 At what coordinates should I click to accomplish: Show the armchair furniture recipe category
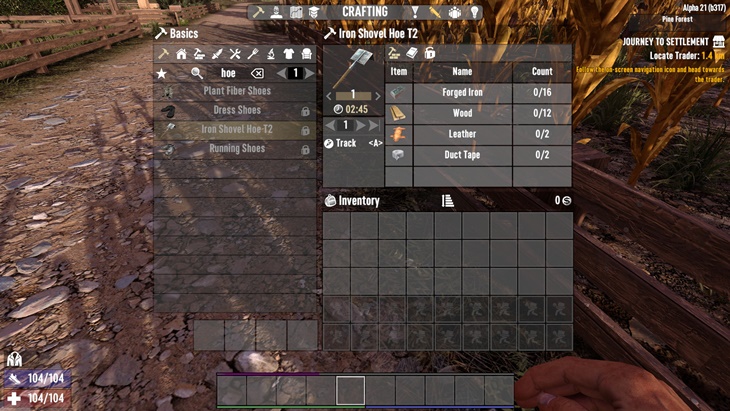307,54
